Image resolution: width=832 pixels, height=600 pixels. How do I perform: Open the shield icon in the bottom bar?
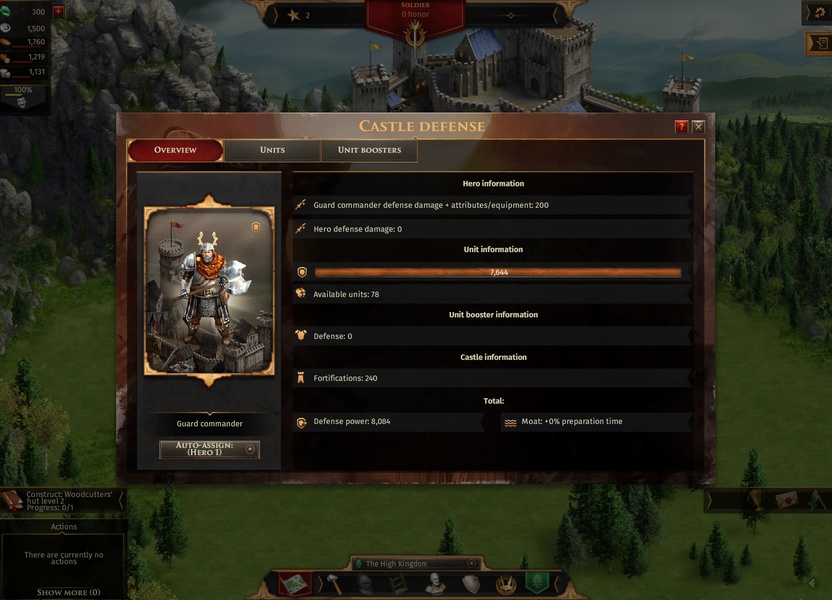click(470, 584)
